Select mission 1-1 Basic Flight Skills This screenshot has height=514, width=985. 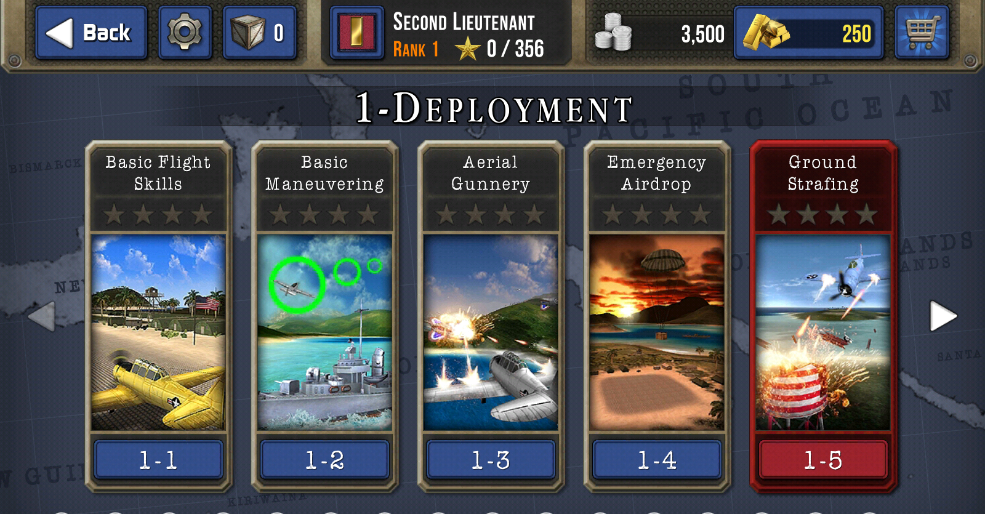[158, 315]
